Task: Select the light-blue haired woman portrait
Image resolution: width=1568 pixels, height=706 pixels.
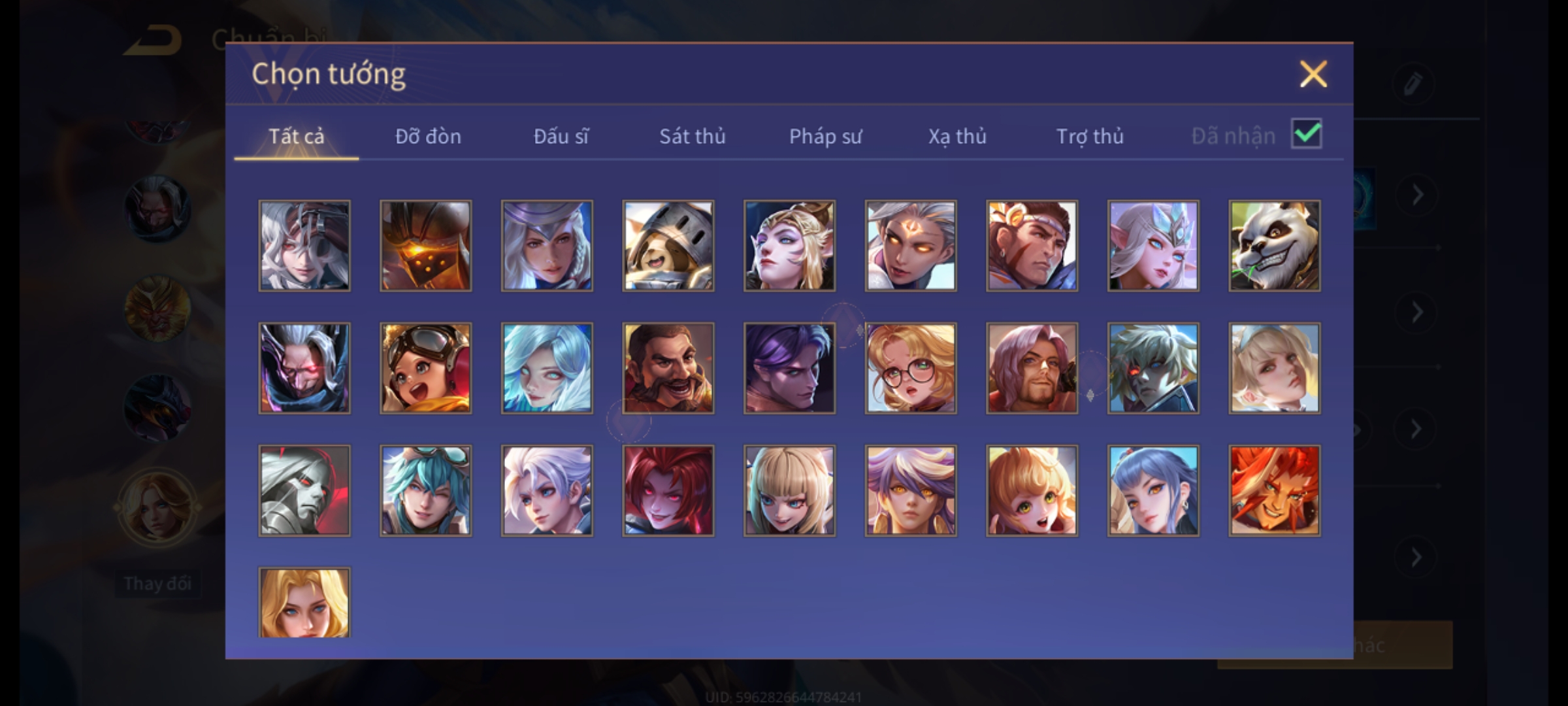Action: pos(547,368)
